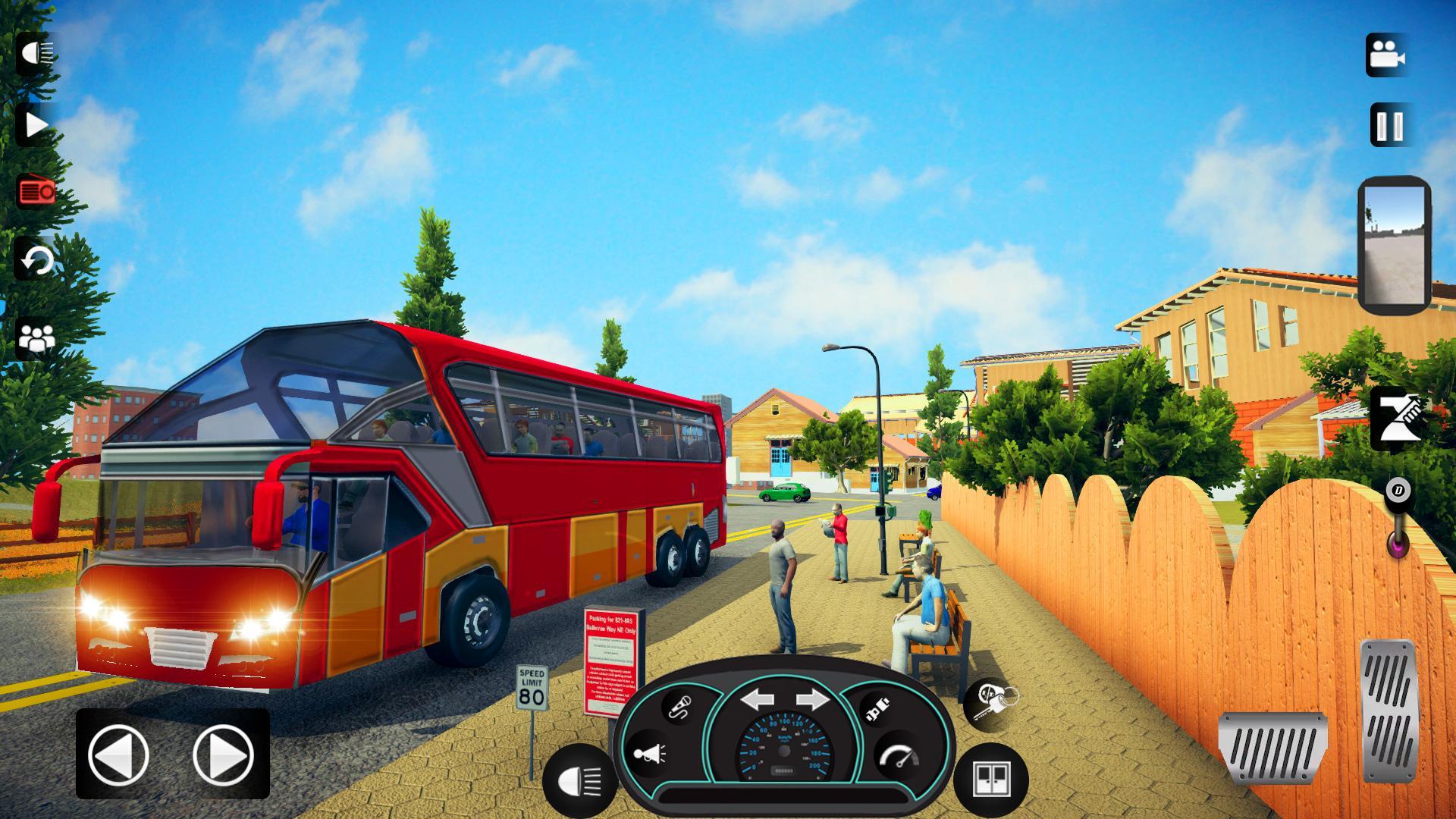Steer right with the right arrow button
Image resolution: width=1456 pixels, height=819 pixels.
222,755
